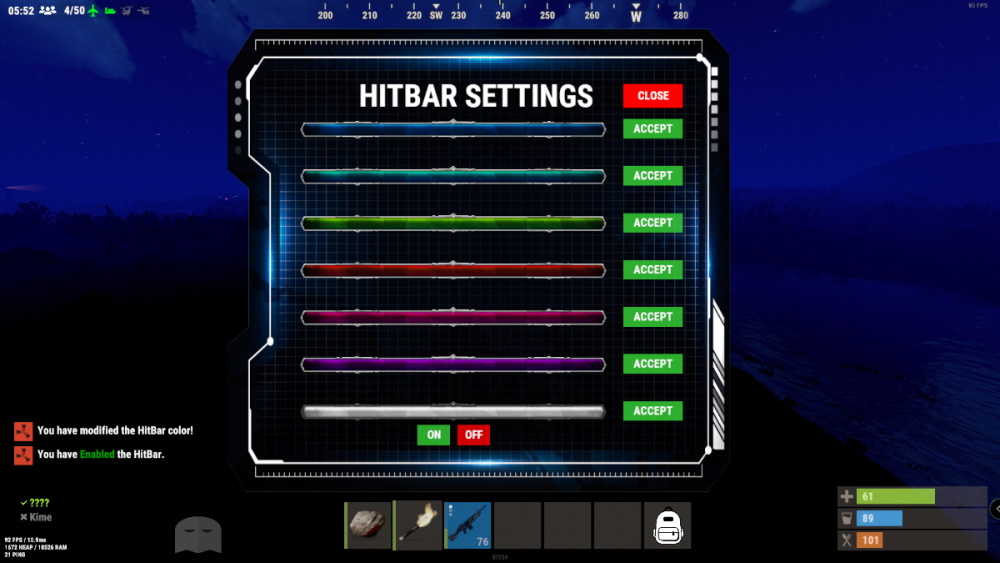Accept the white hitbar color
The height and width of the screenshot is (563, 1000).
pos(652,411)
